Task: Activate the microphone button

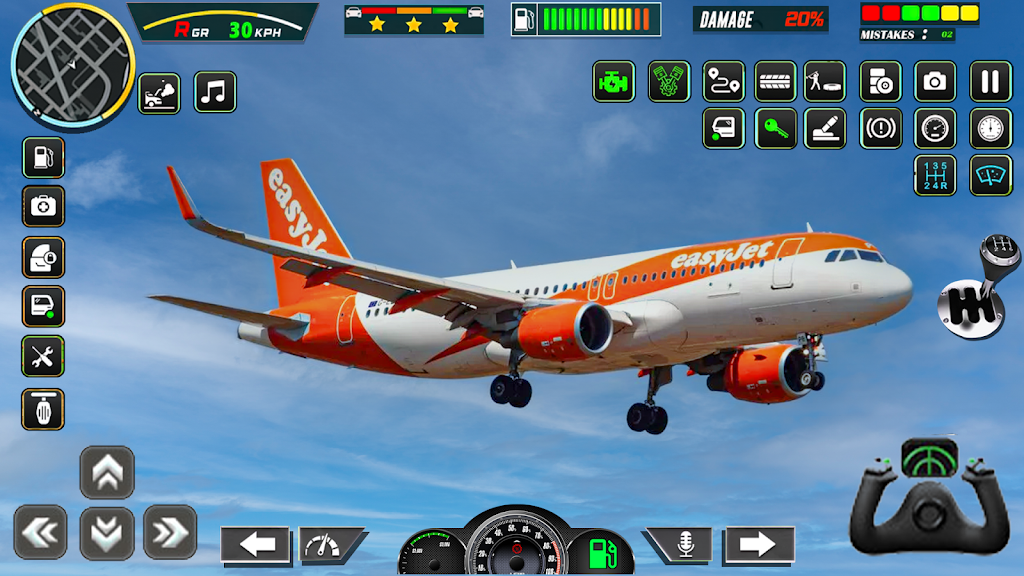Action: point(685,544)
